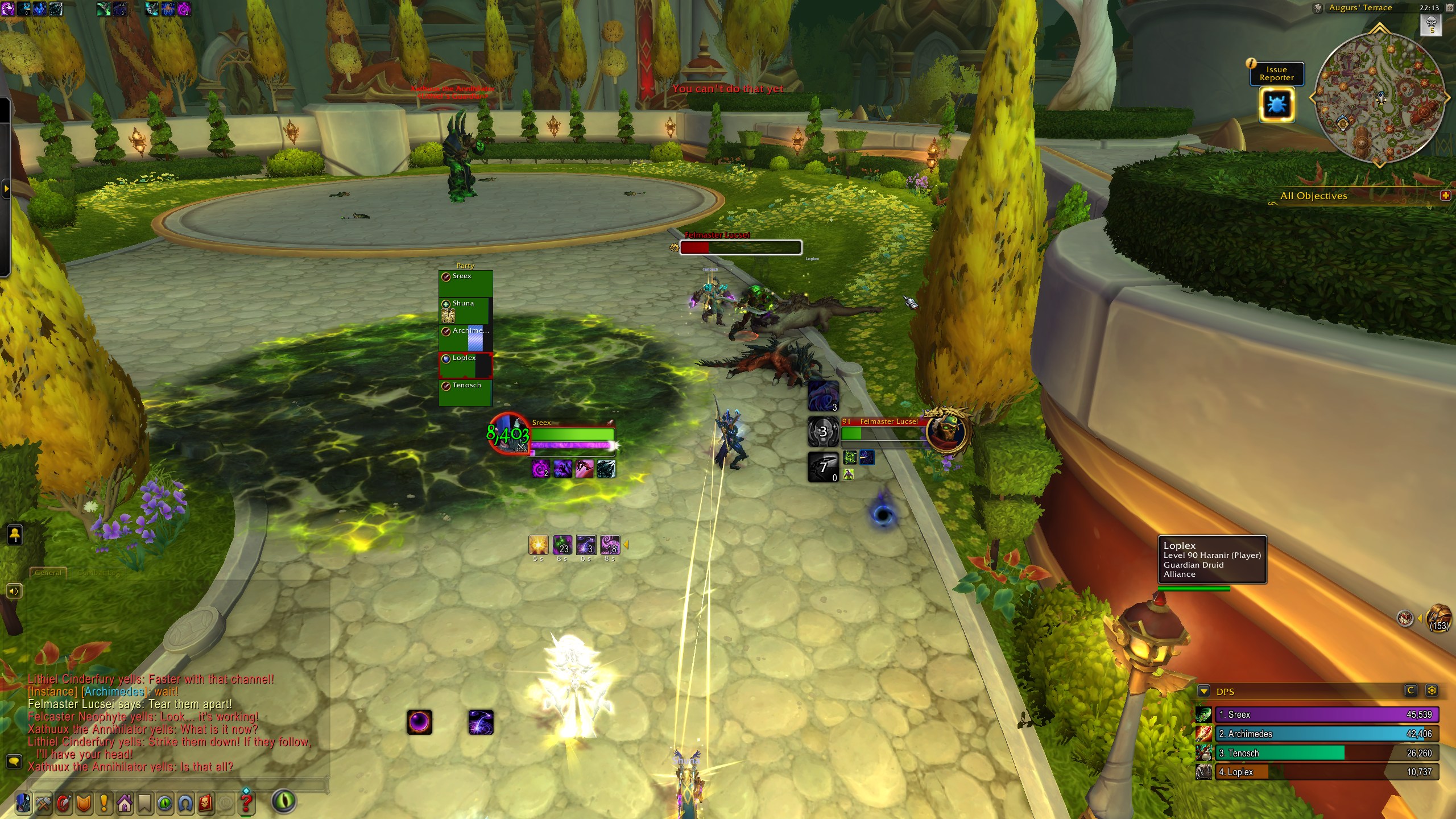Expand the All Objectives tracker plus button
The image size is (1456, 819).
click(1445, 196)
